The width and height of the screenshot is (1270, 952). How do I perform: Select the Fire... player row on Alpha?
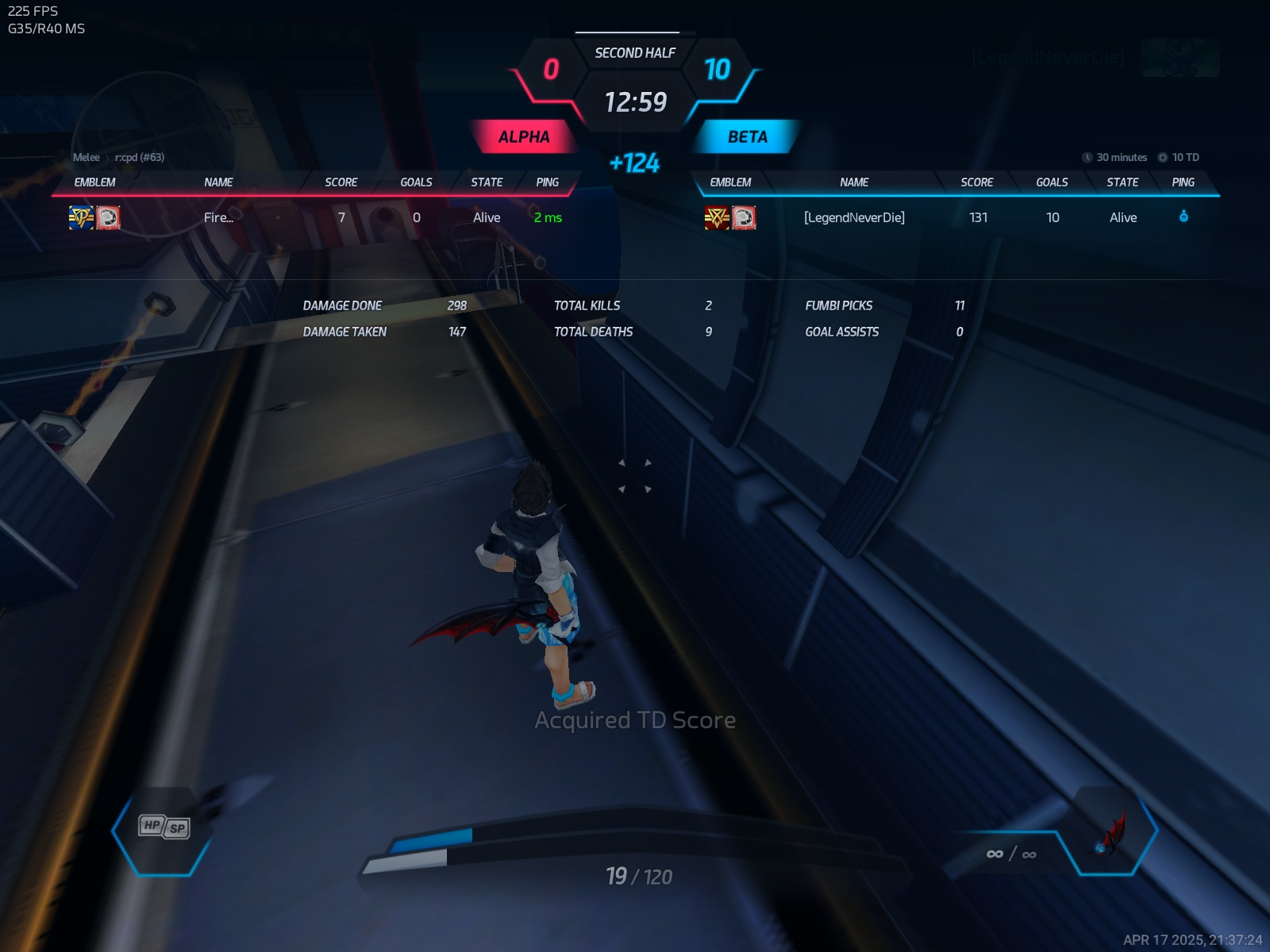(218, 217)
